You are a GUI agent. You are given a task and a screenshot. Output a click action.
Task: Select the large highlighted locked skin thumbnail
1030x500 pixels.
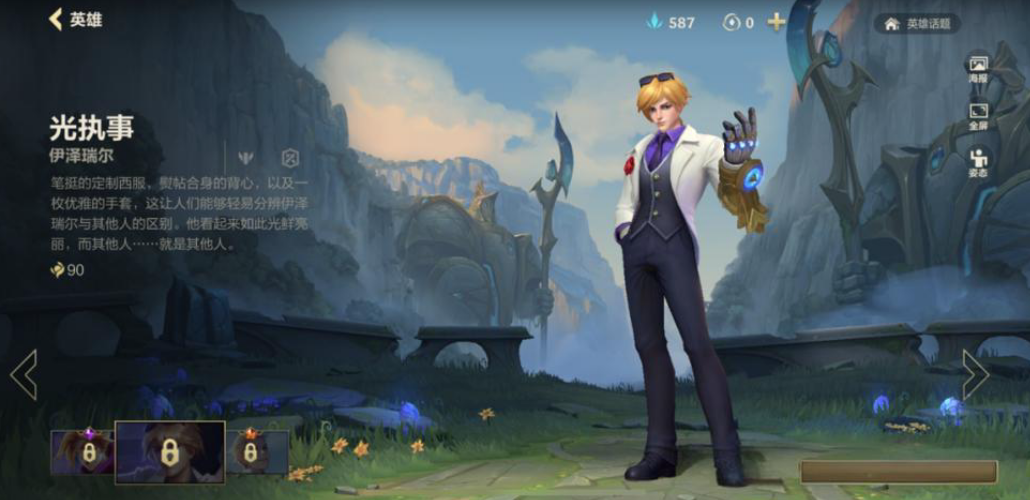pyautogui.click(x=169, y=452)
